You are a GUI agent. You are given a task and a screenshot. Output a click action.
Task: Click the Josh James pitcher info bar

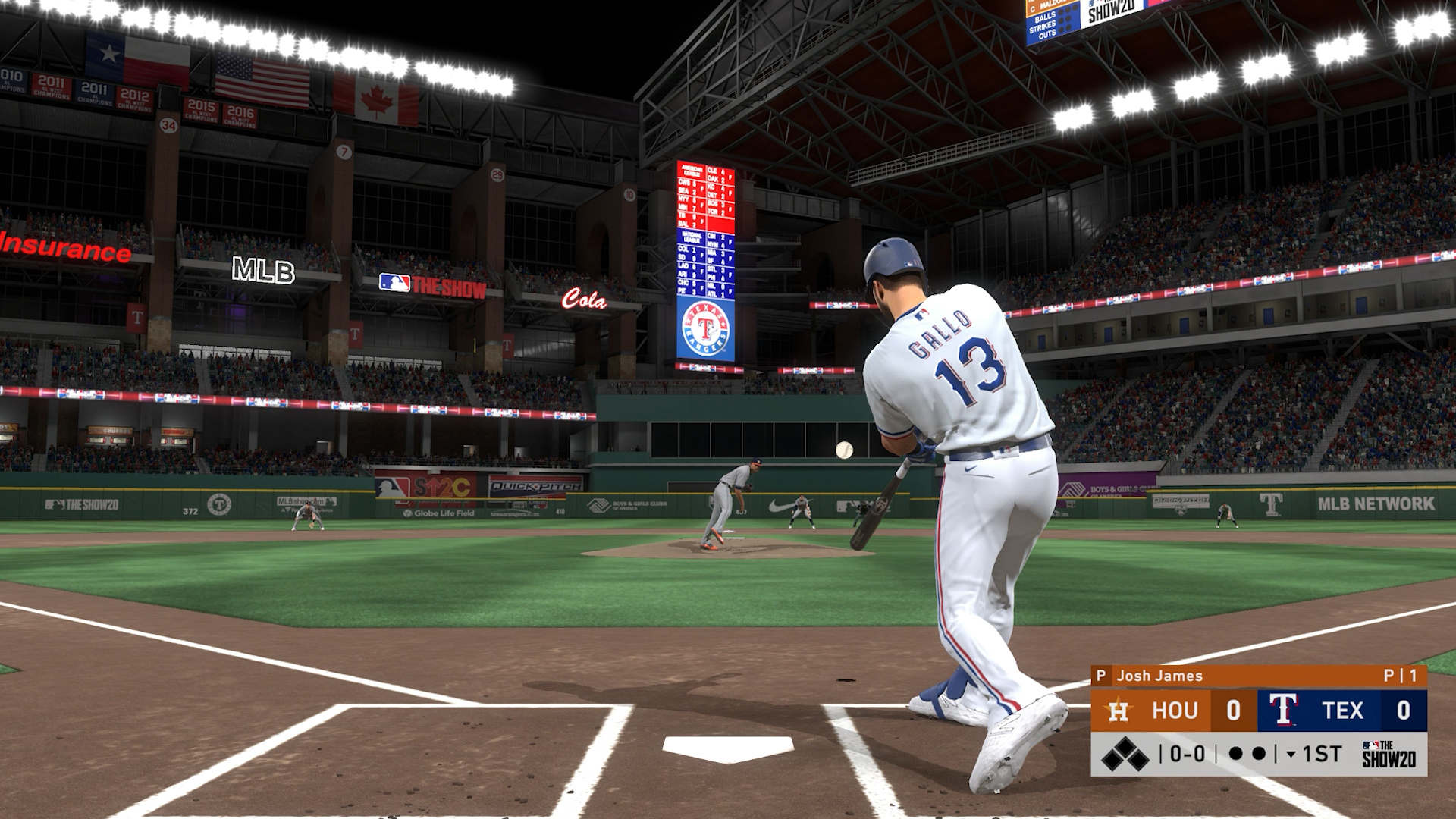[x=1259, y=676]
